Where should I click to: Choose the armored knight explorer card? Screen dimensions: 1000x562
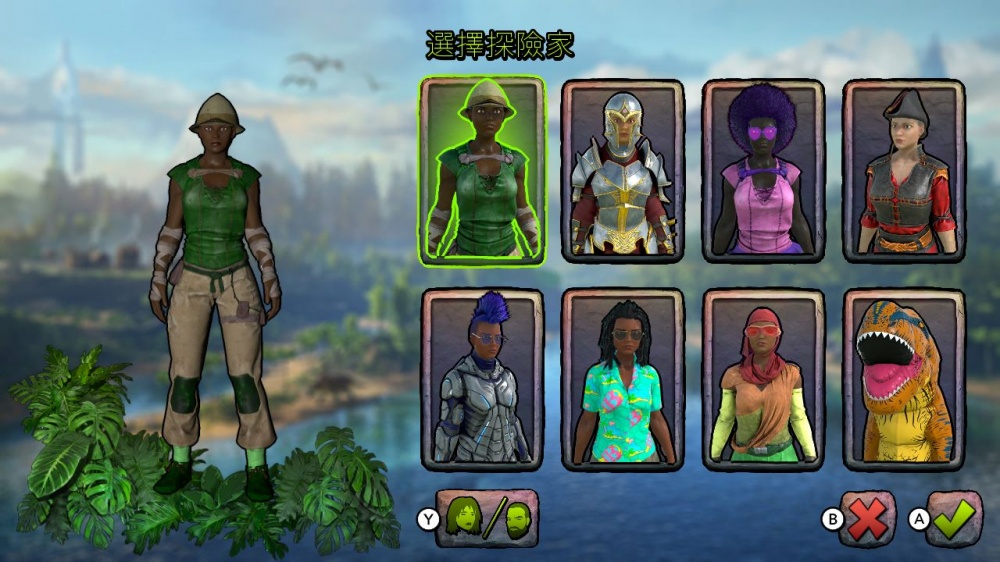pyautogui.click(x=622, y=170)
